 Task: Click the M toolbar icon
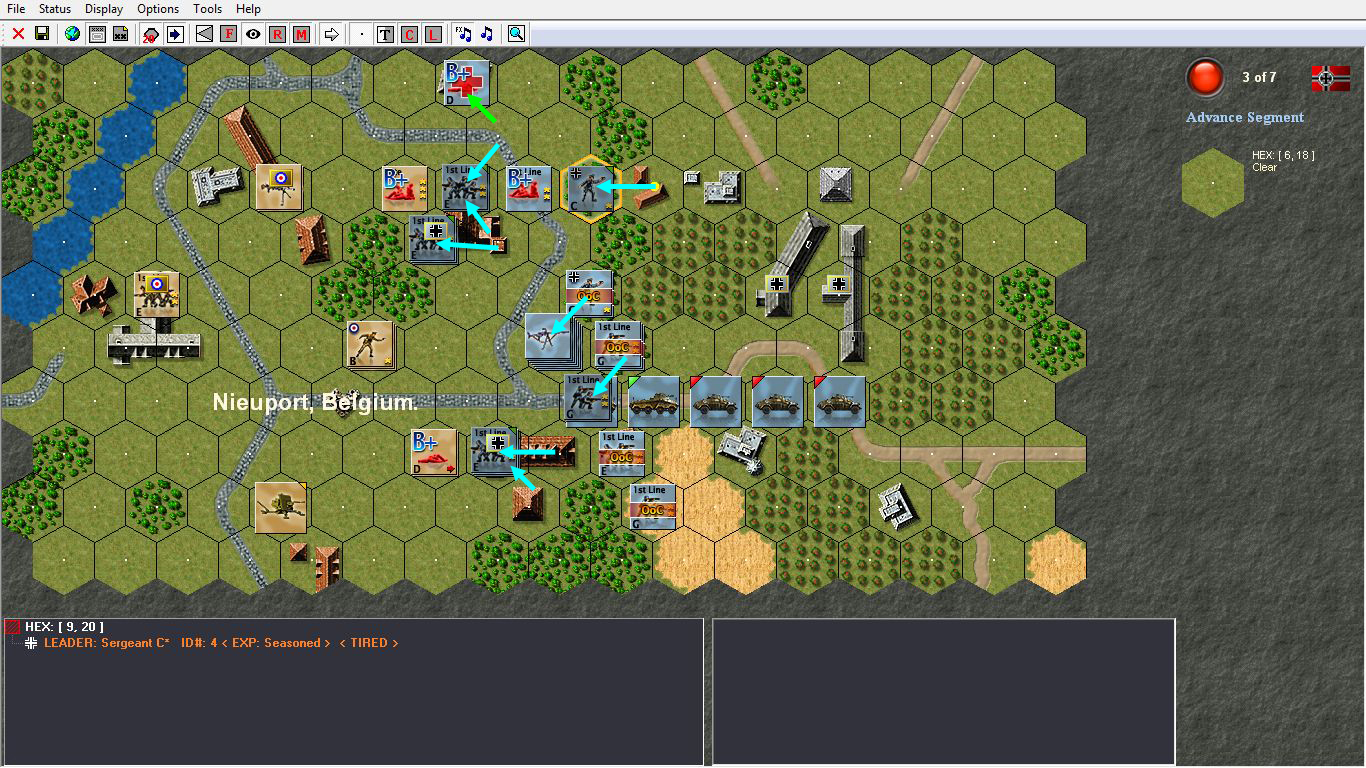coord(301,33)
